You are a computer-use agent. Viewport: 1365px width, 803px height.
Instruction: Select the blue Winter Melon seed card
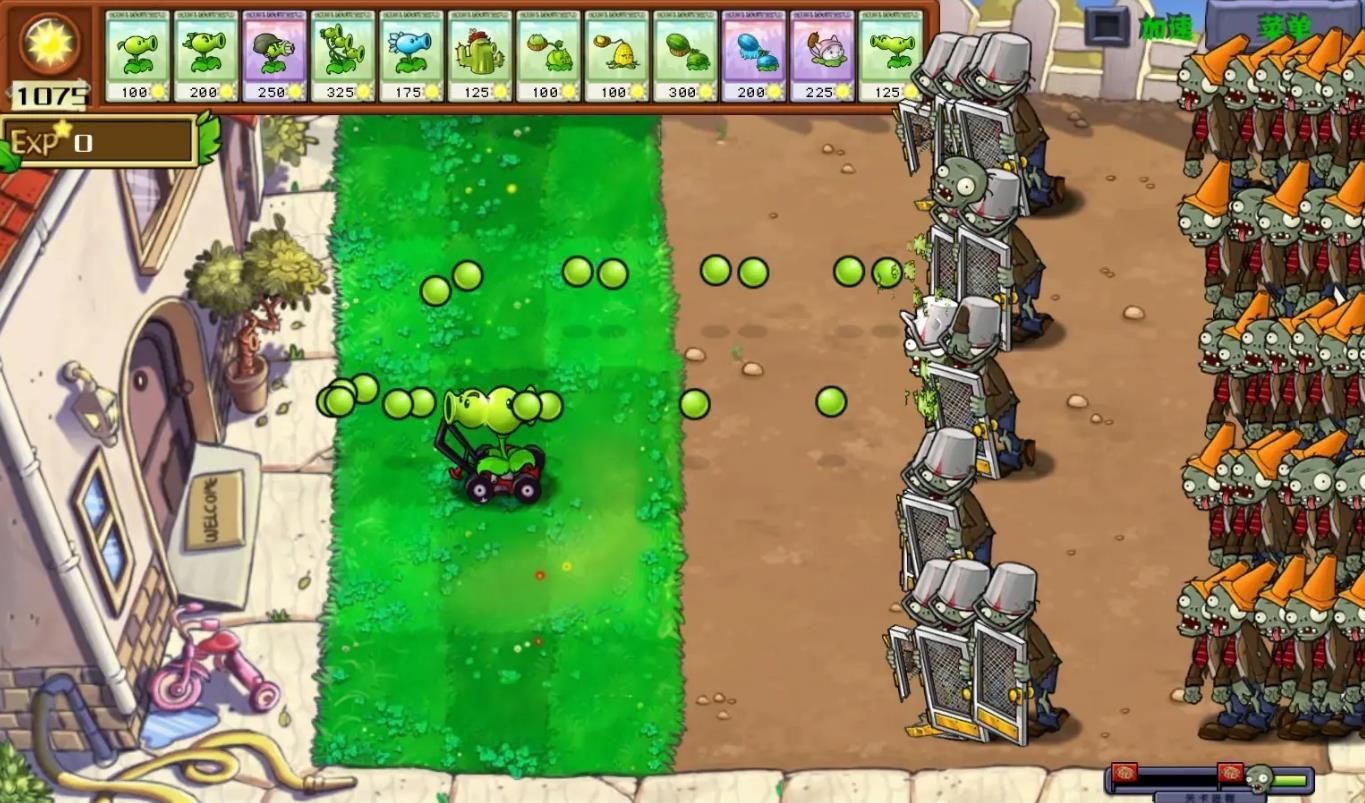pyautogui.click(x=753, y=56)
